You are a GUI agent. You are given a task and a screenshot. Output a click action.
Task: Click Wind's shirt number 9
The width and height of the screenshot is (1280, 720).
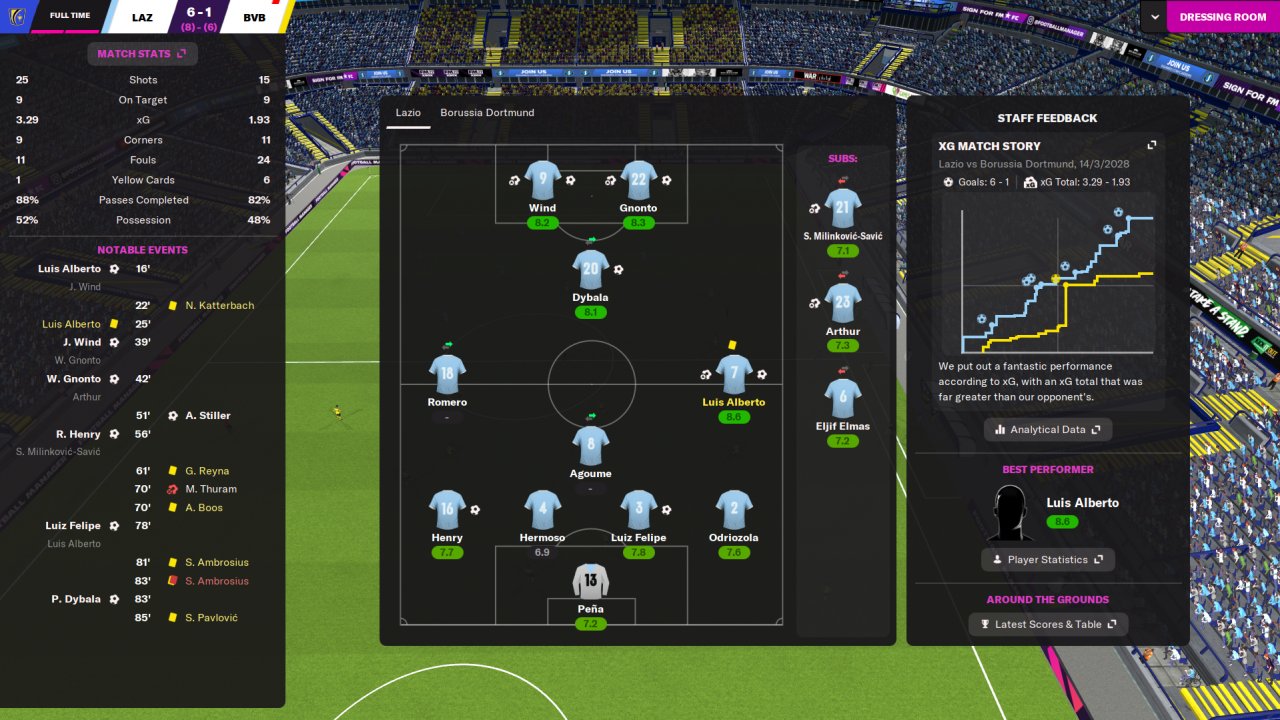tap(542, 180)
